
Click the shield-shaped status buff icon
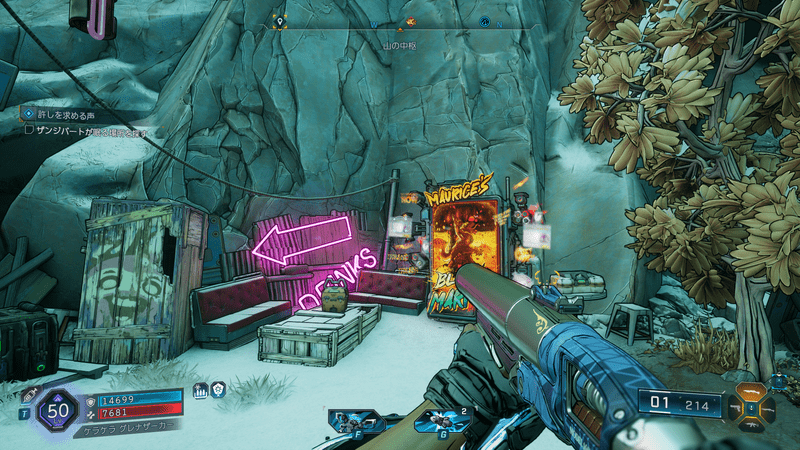pyautogui.click(x=217, y=391)
